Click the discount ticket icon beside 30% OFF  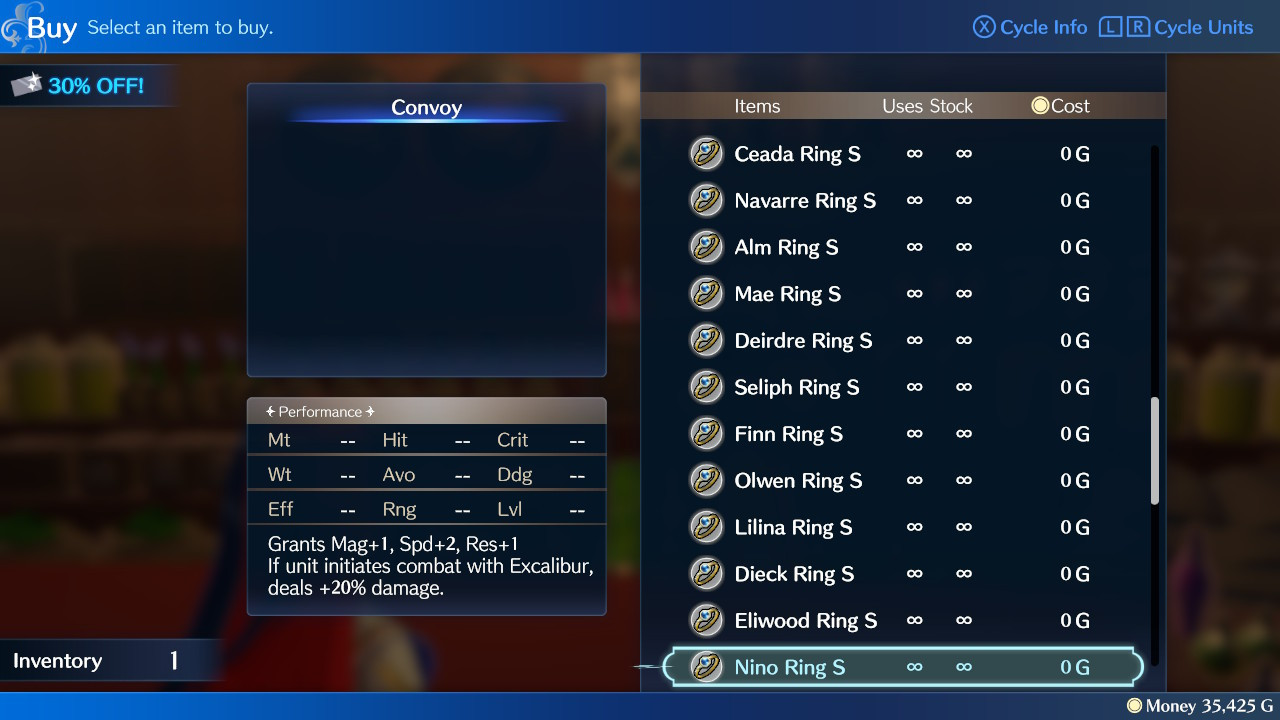pyautogui.click(x=27, y=85)
